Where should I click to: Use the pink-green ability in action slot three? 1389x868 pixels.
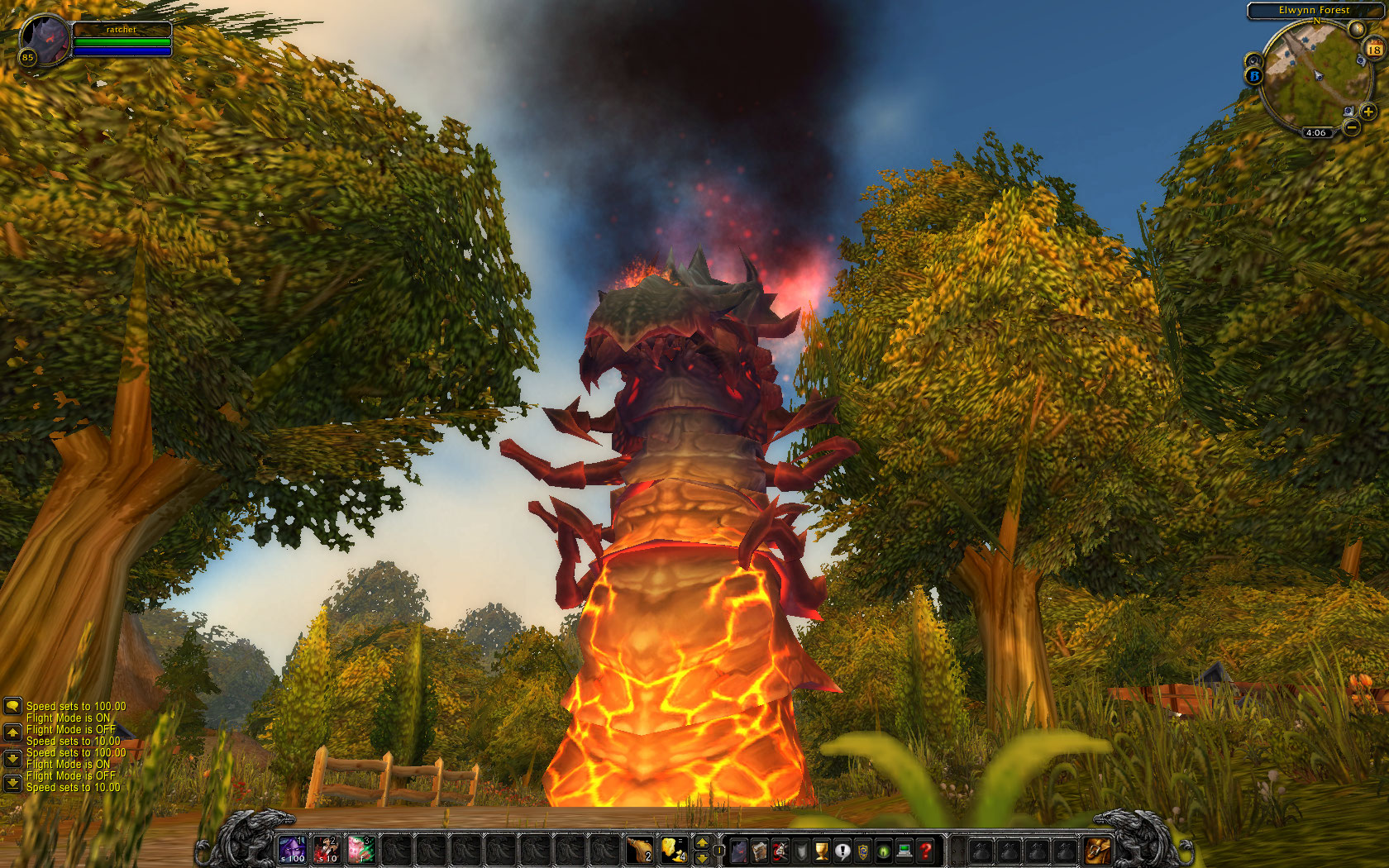(x=361, y=849)
